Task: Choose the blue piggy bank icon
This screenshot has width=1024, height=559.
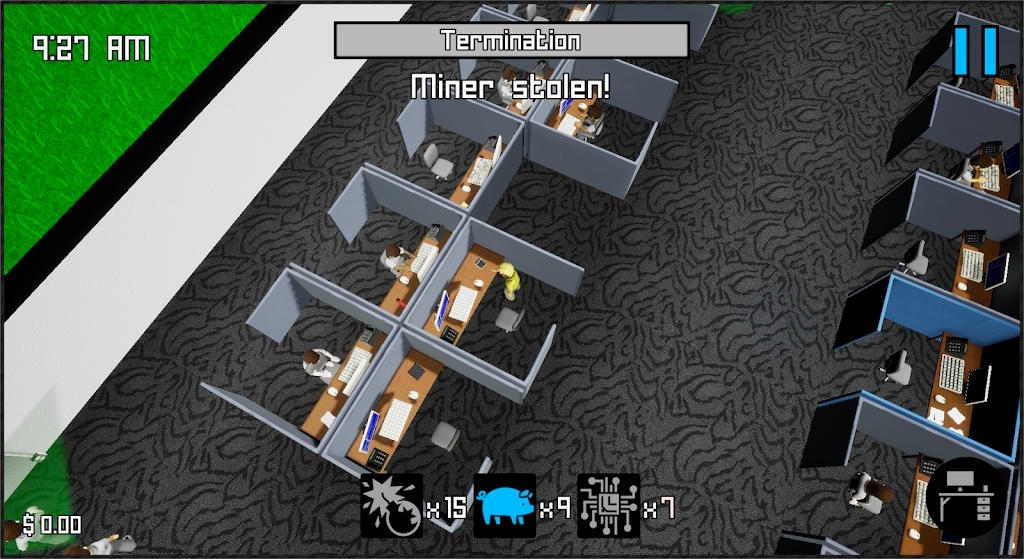Action: (x=505, y=506)
